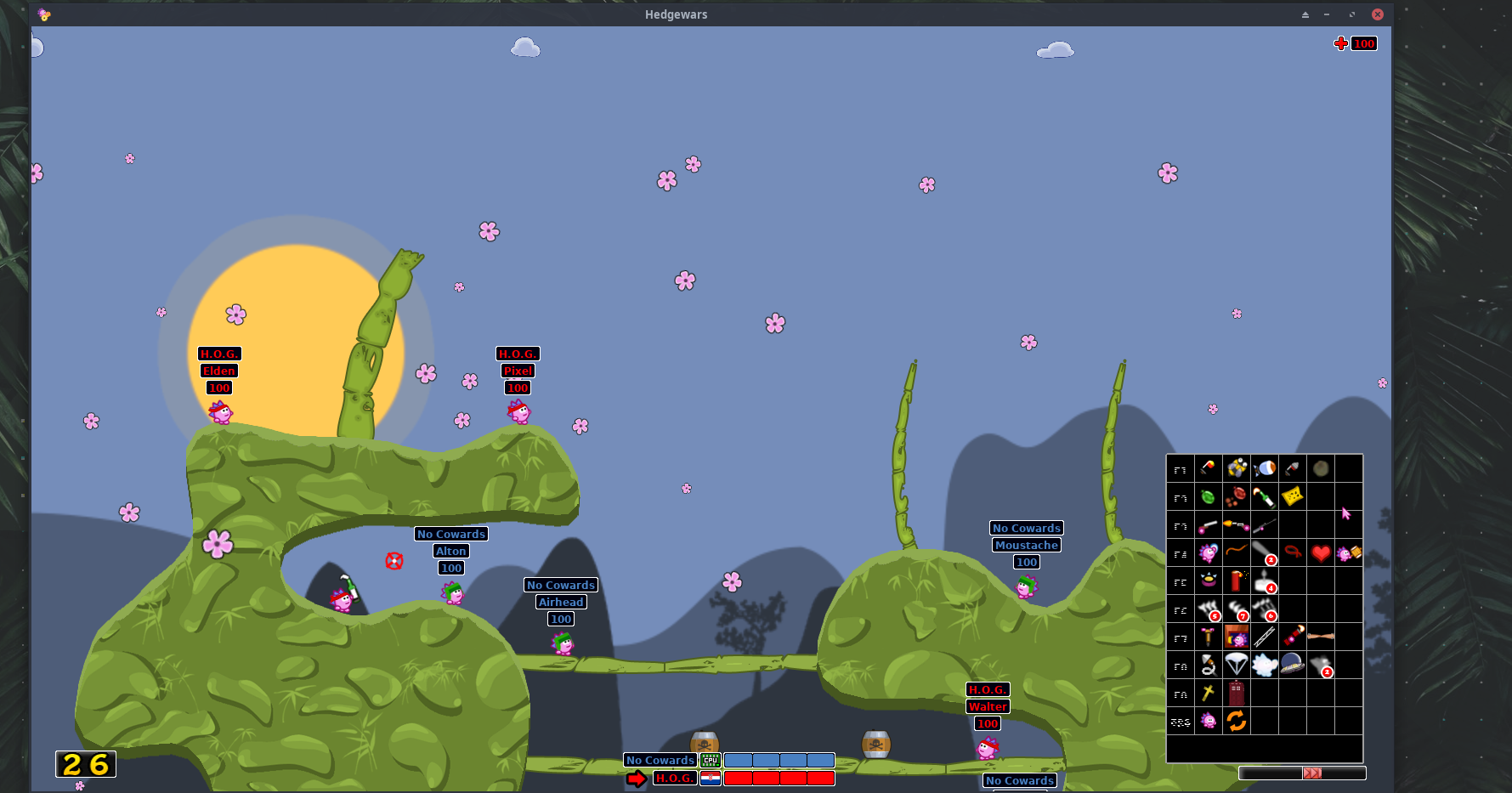Viewport: 1512px width, 793px height.
Task: Pick the sniper rifle slot
Action: (1264, 525)
